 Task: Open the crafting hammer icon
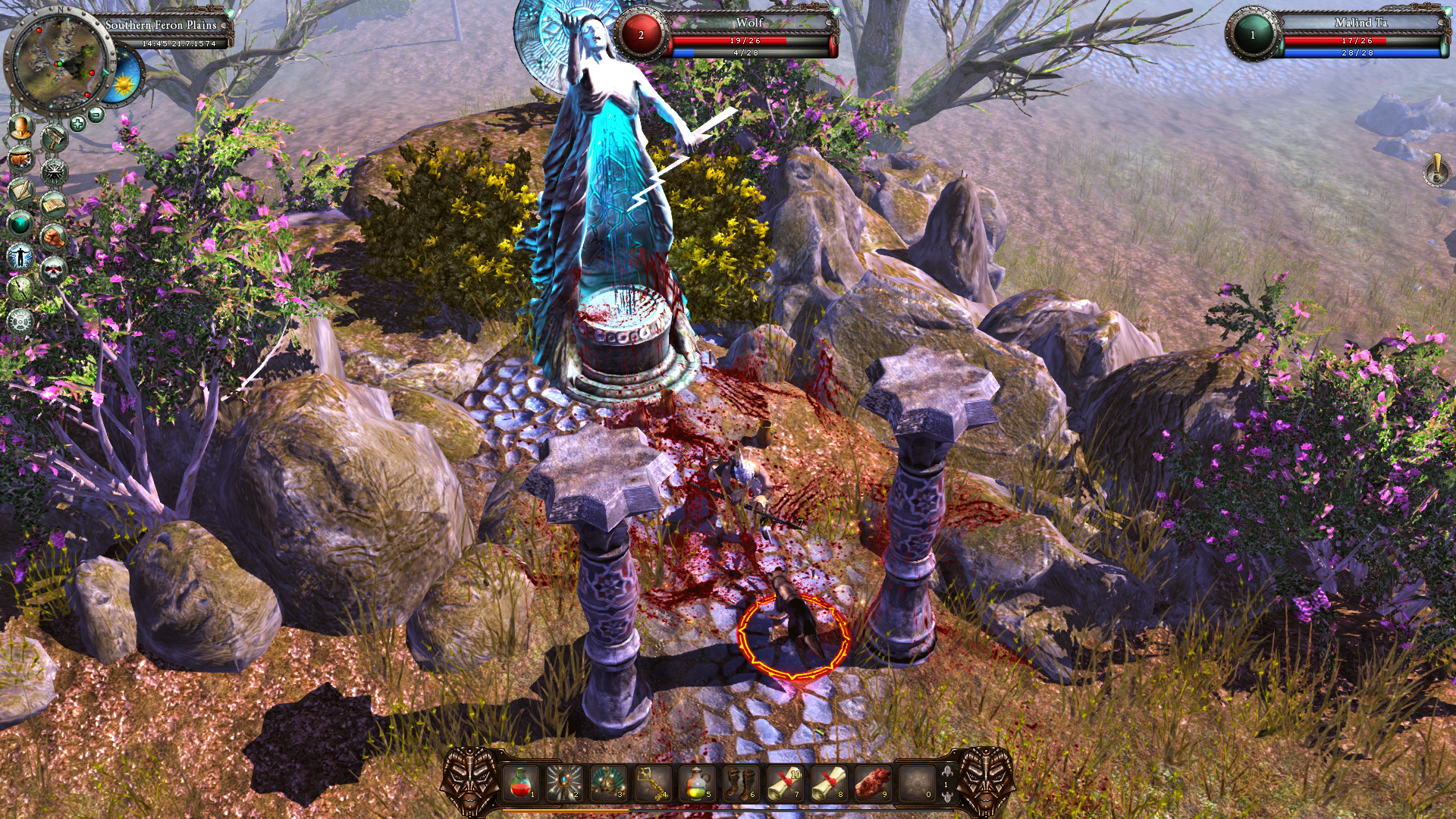[x=55, y=135]
